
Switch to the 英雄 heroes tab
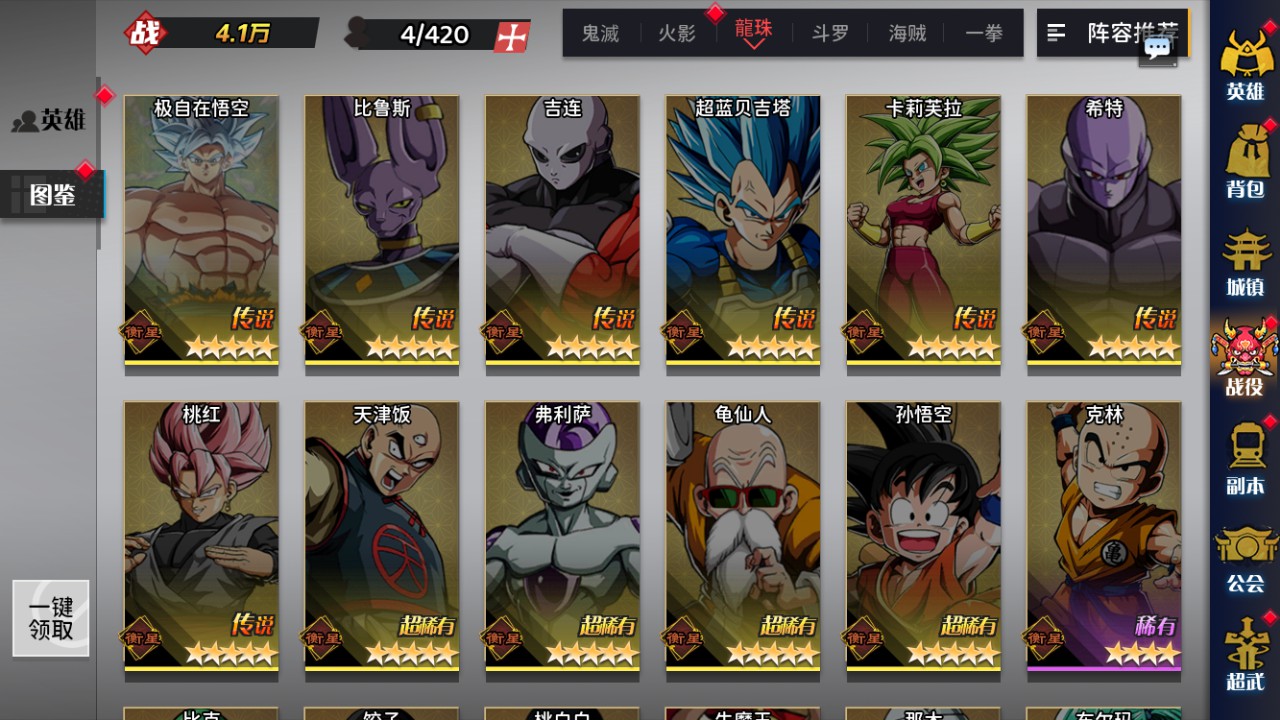[52, 121]
